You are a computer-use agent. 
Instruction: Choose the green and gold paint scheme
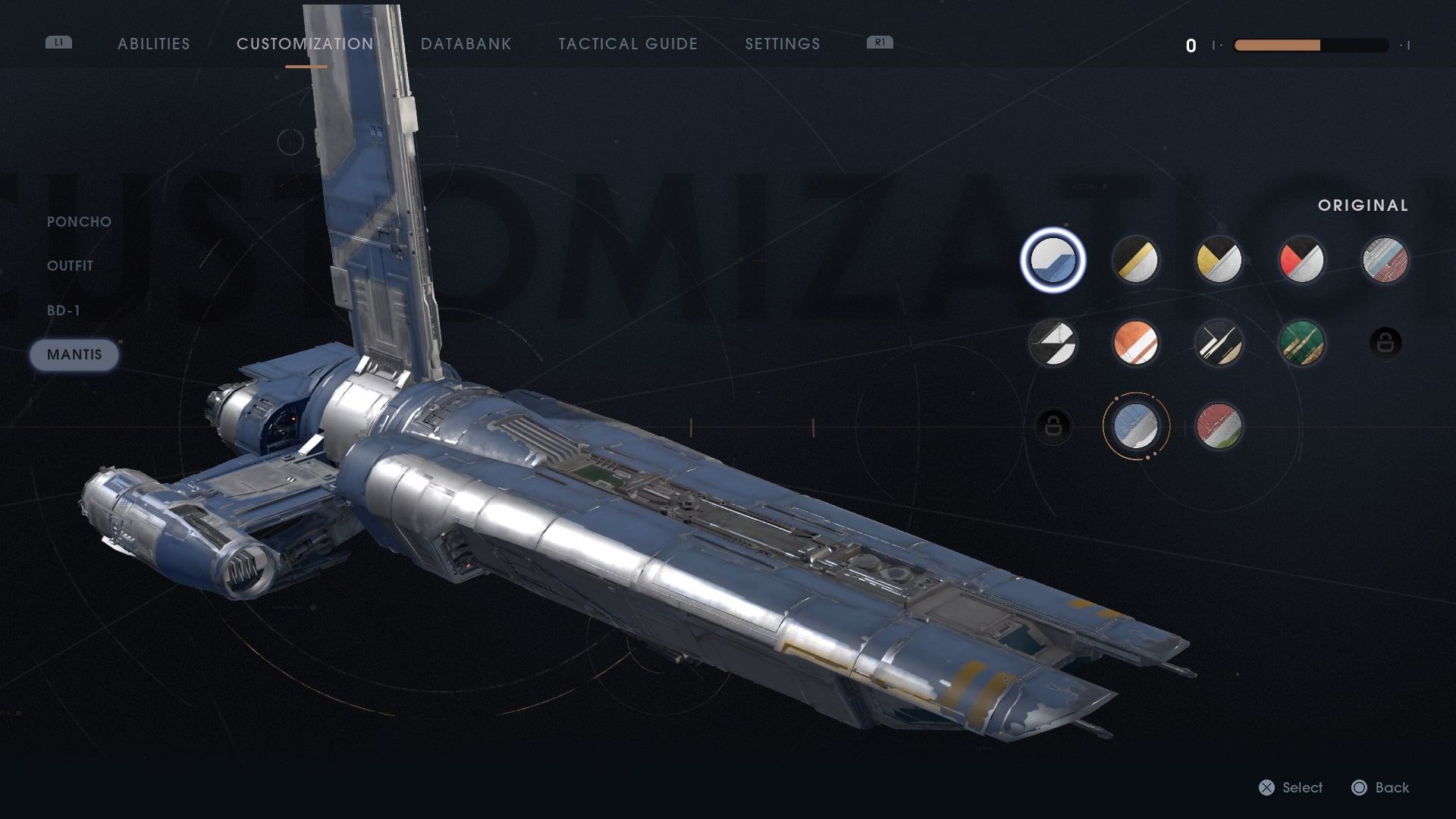(1302, 343)
